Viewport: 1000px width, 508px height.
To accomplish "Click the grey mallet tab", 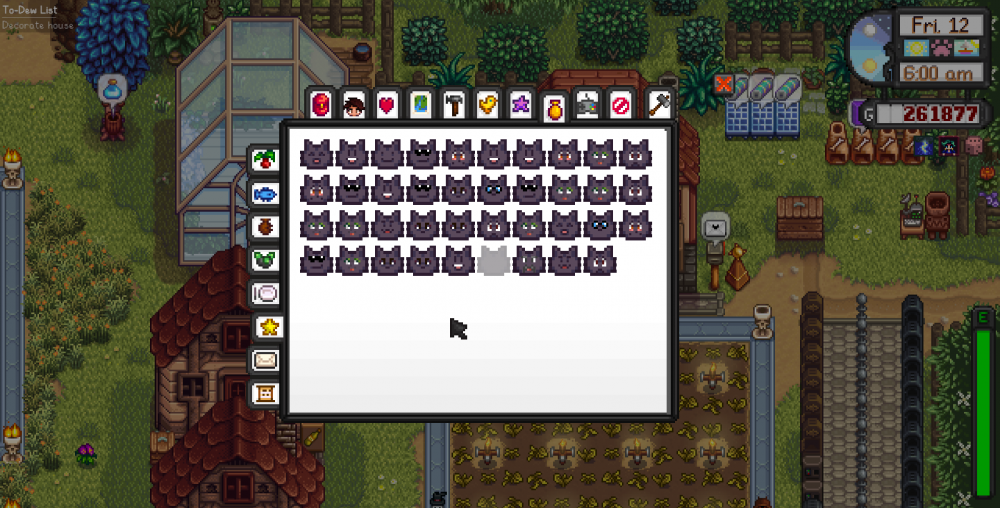I will [659, 102].
